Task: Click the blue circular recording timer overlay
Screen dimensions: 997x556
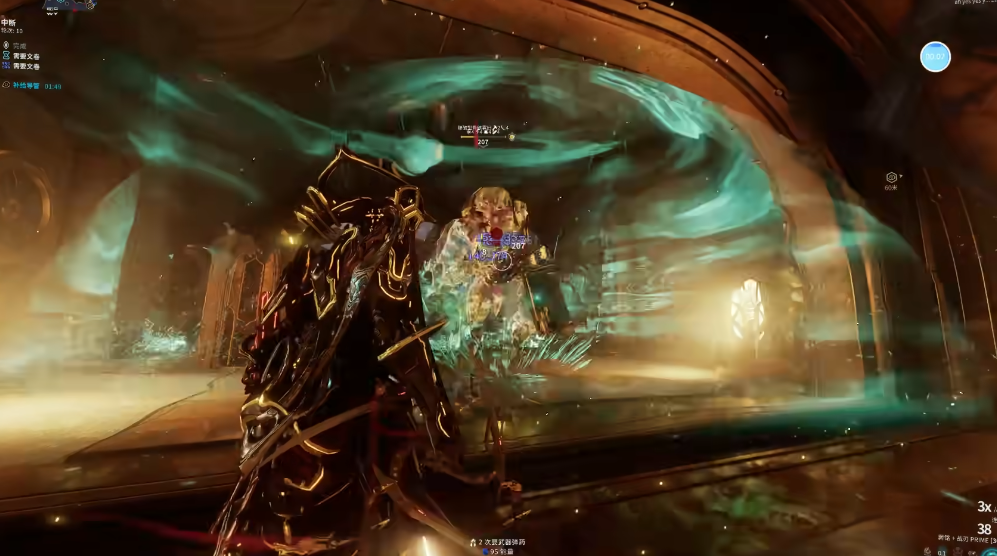Action: point(935,57)
